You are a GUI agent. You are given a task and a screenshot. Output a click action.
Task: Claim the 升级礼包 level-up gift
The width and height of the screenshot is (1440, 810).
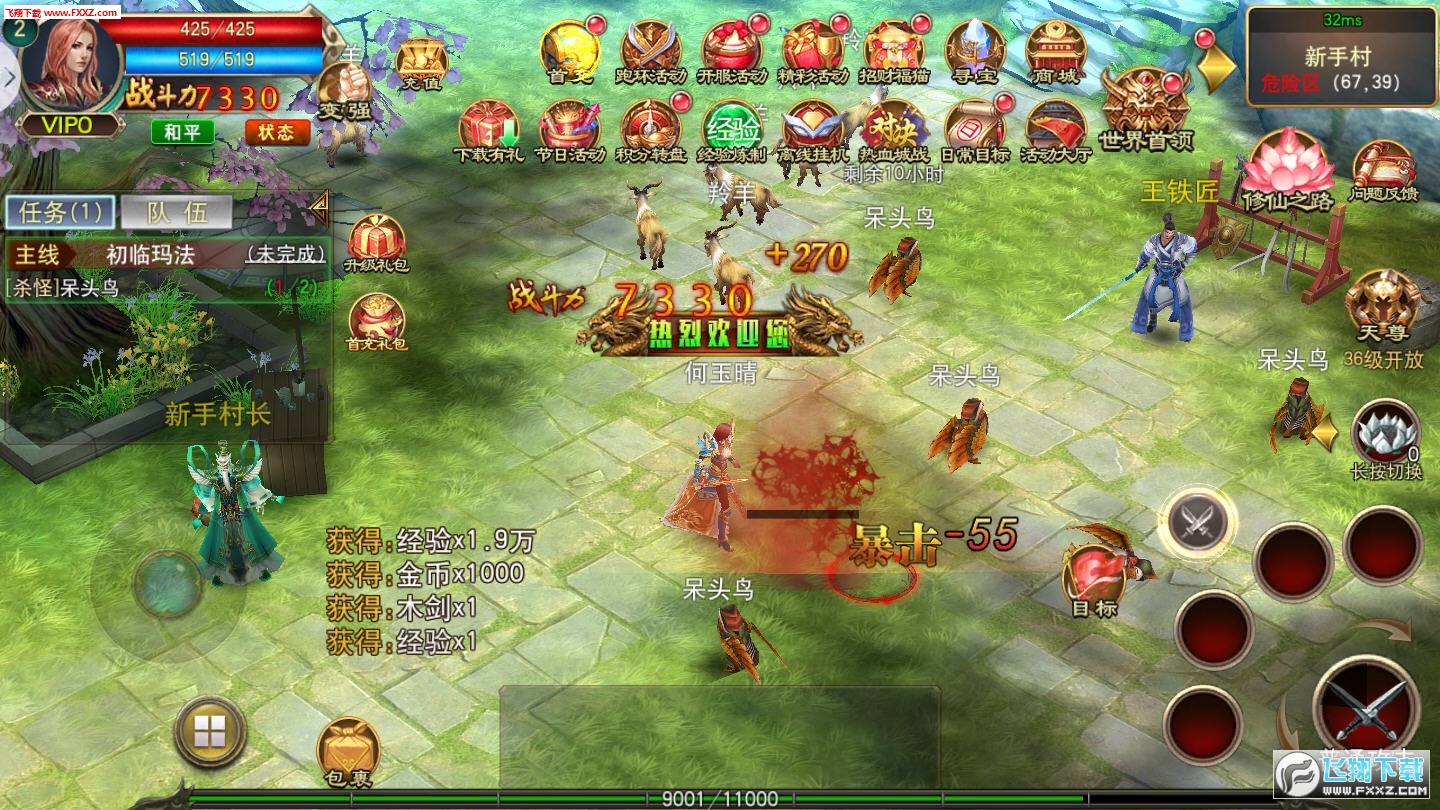pyautogui.click(x=376, y=243)
